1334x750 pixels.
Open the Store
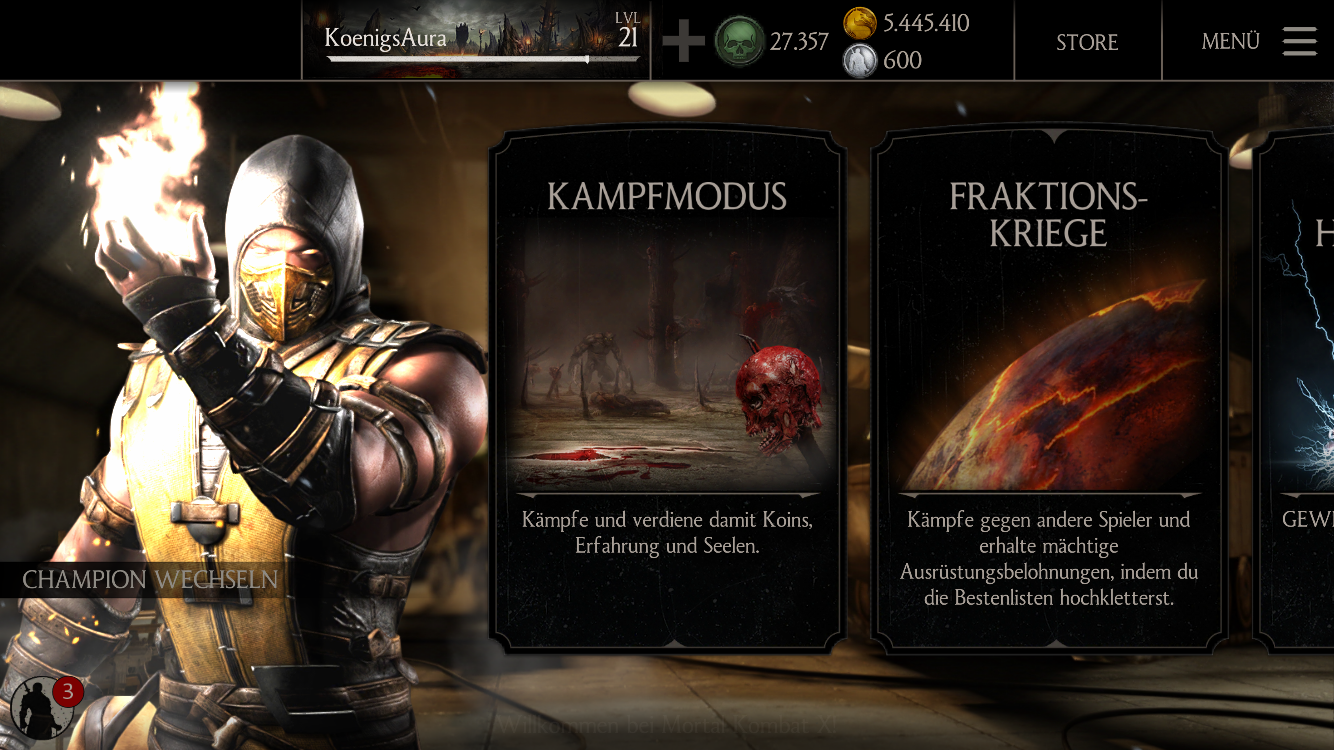[1087, 42]
